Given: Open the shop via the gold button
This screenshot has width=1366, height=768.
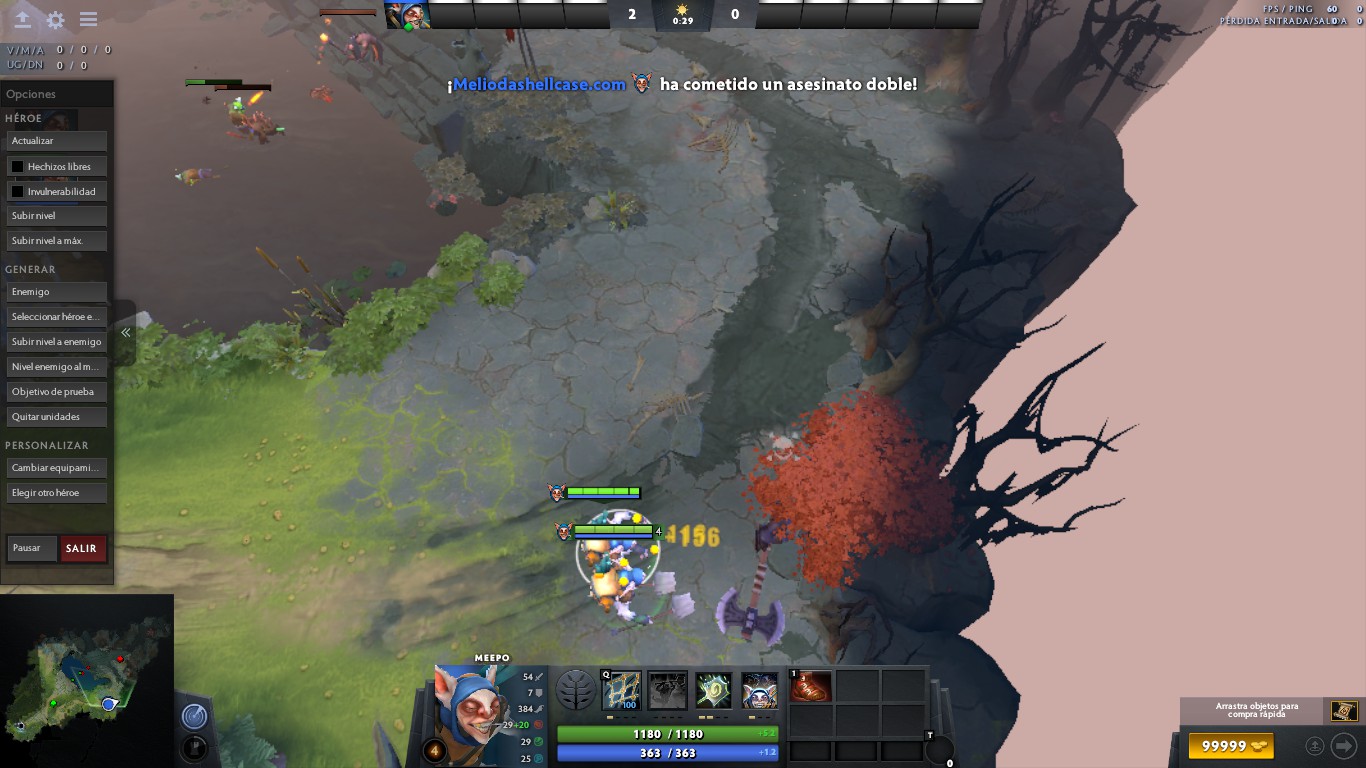Looking at the screenshot, I should pos(1231,746).
